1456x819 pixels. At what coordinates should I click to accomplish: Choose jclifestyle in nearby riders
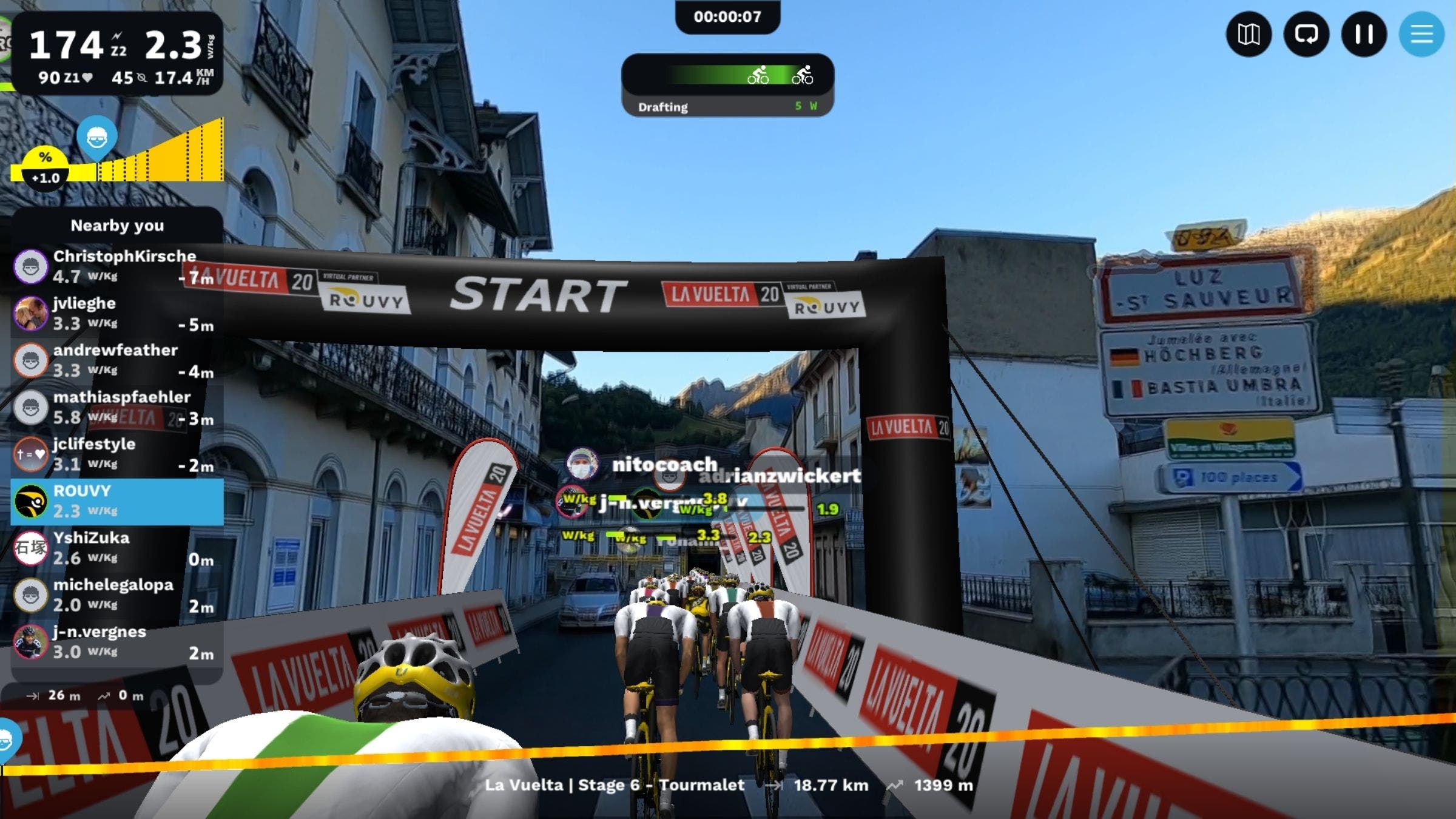click(x=116, y=454)
